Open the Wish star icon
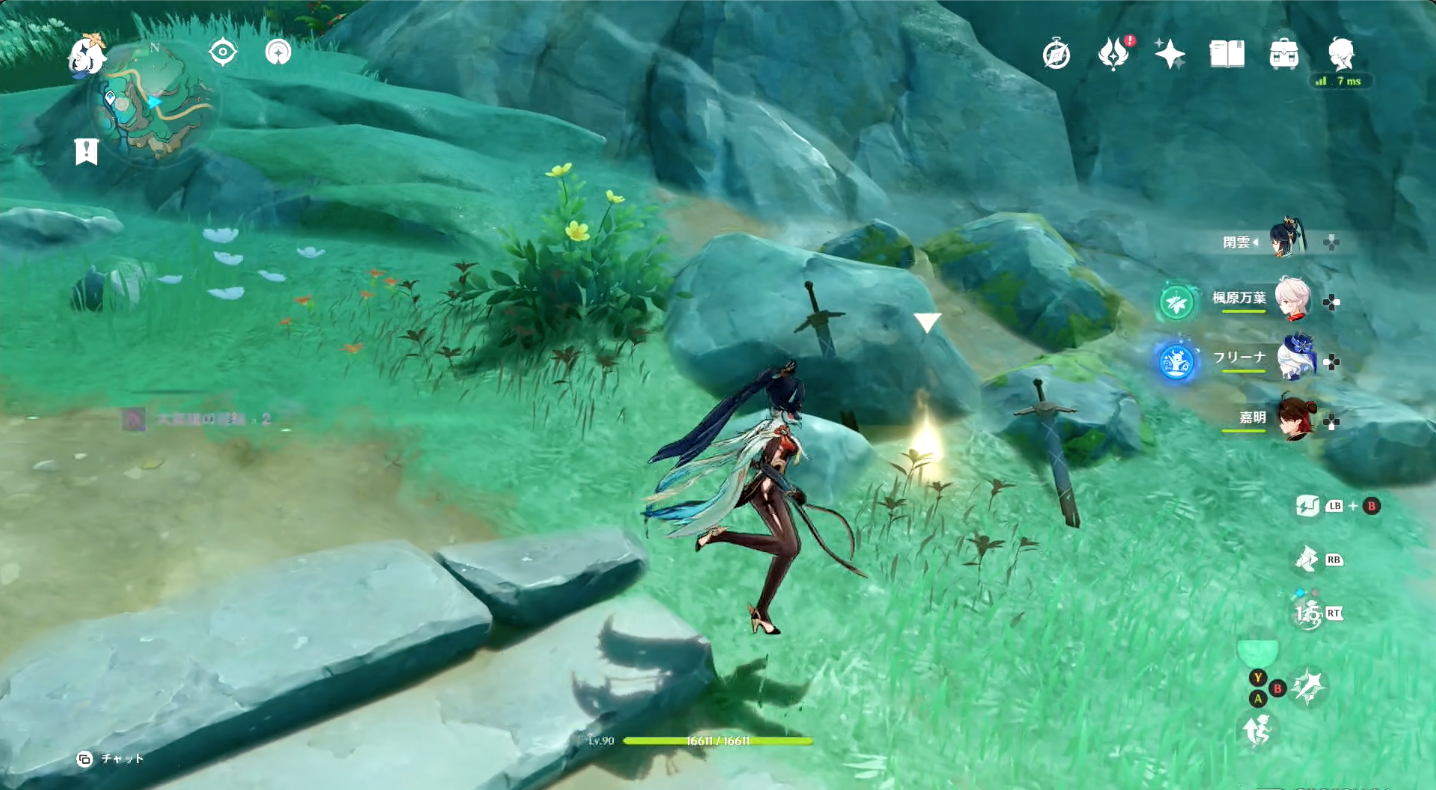This screenshot has height=790, width=1436. pyautogui.click(x=1170, y=54)
